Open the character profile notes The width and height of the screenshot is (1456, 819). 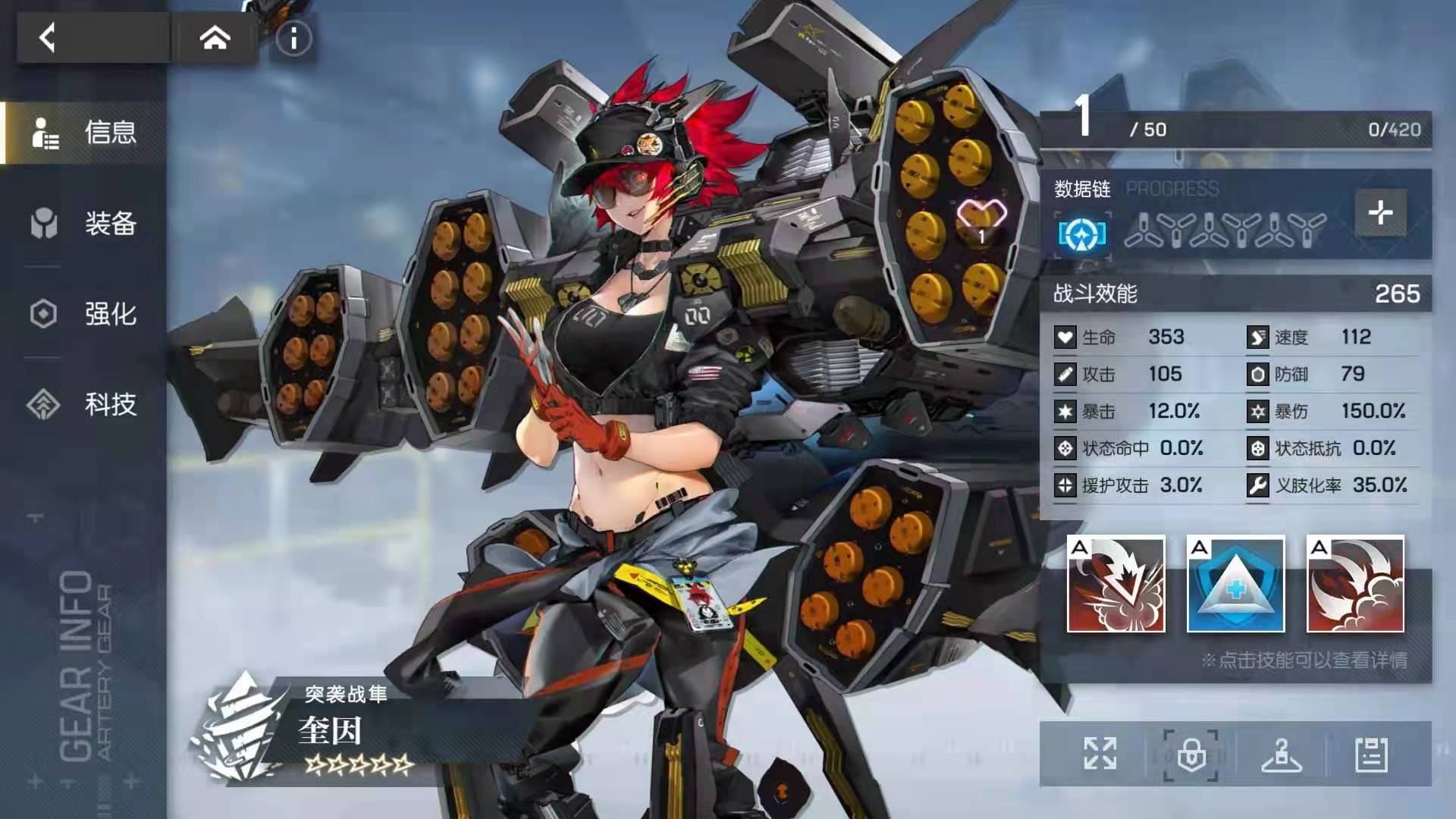1371,755
